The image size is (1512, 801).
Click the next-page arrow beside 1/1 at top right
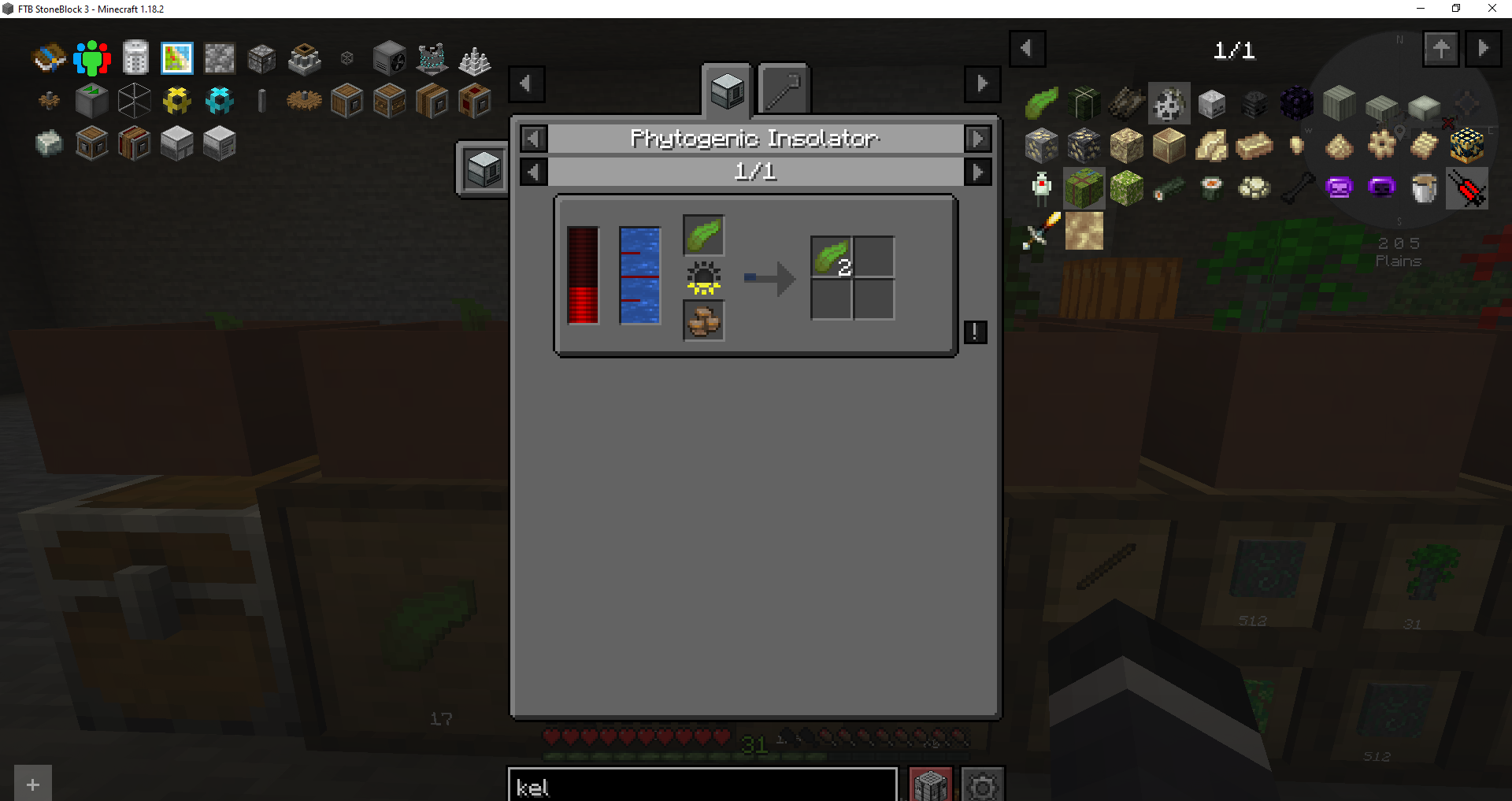[1484, 48]
